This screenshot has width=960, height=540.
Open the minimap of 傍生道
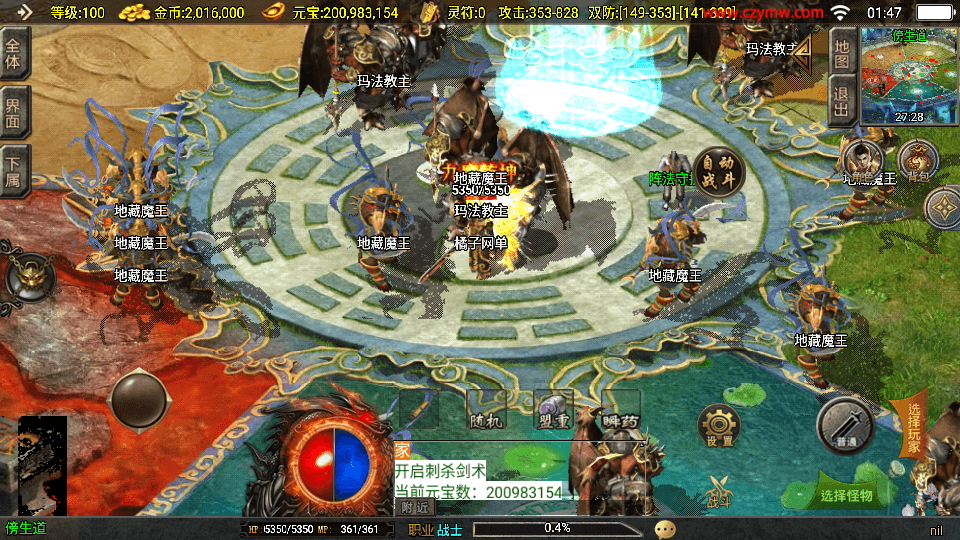(909, 75)
